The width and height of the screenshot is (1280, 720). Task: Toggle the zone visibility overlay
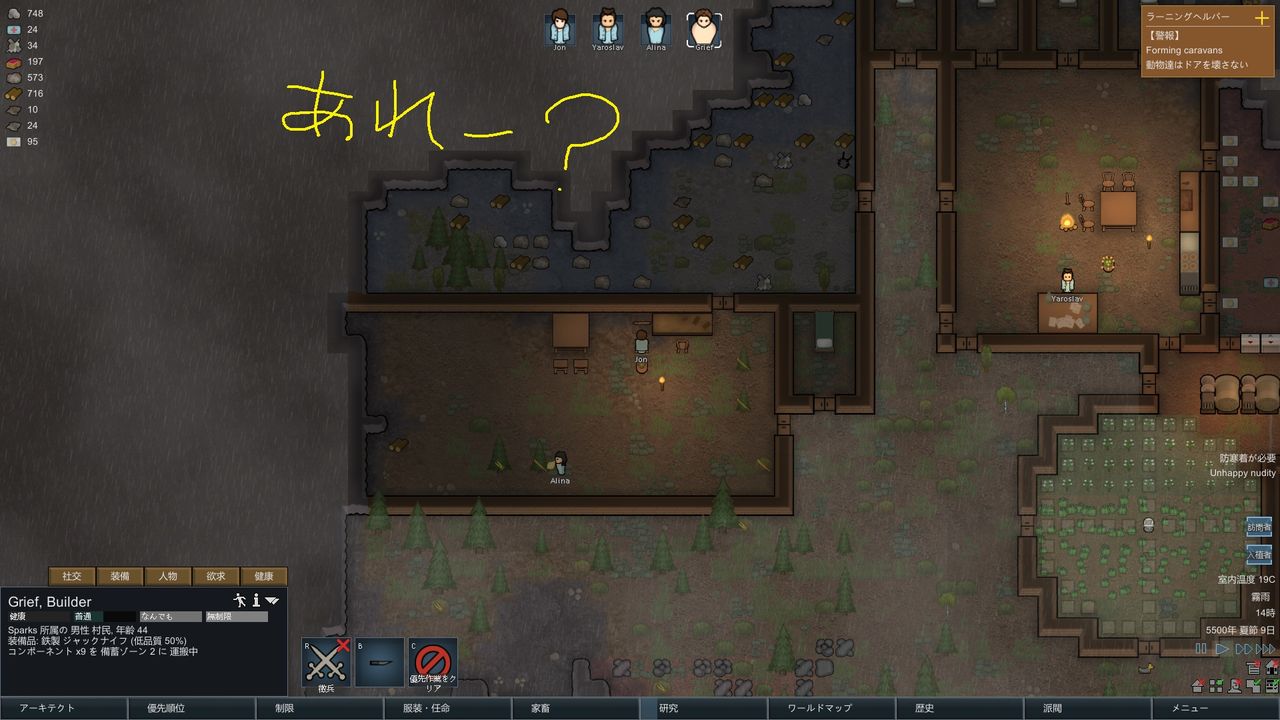pos(1216,686)
